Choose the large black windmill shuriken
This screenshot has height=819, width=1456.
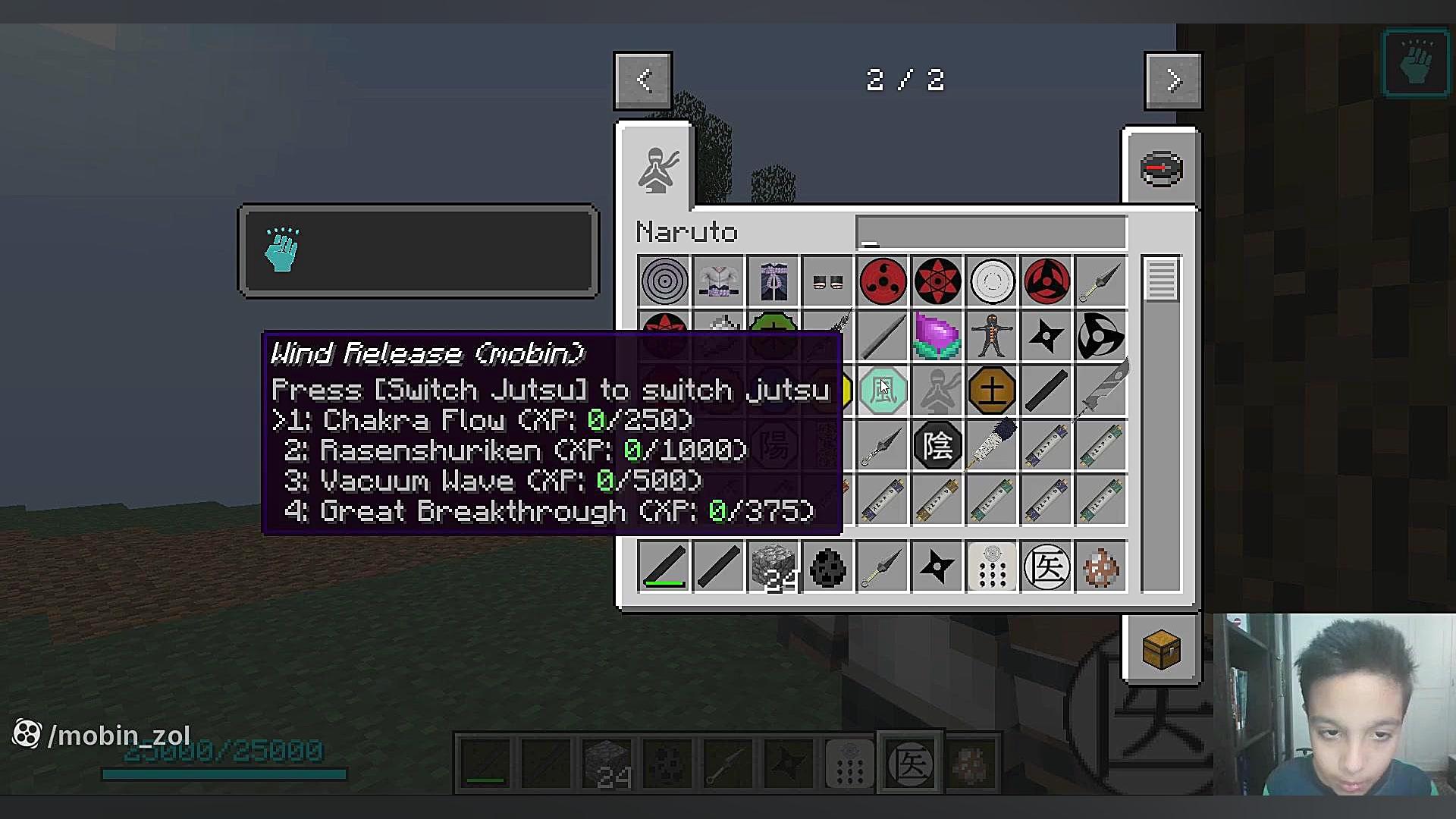tap(1101, 336)
